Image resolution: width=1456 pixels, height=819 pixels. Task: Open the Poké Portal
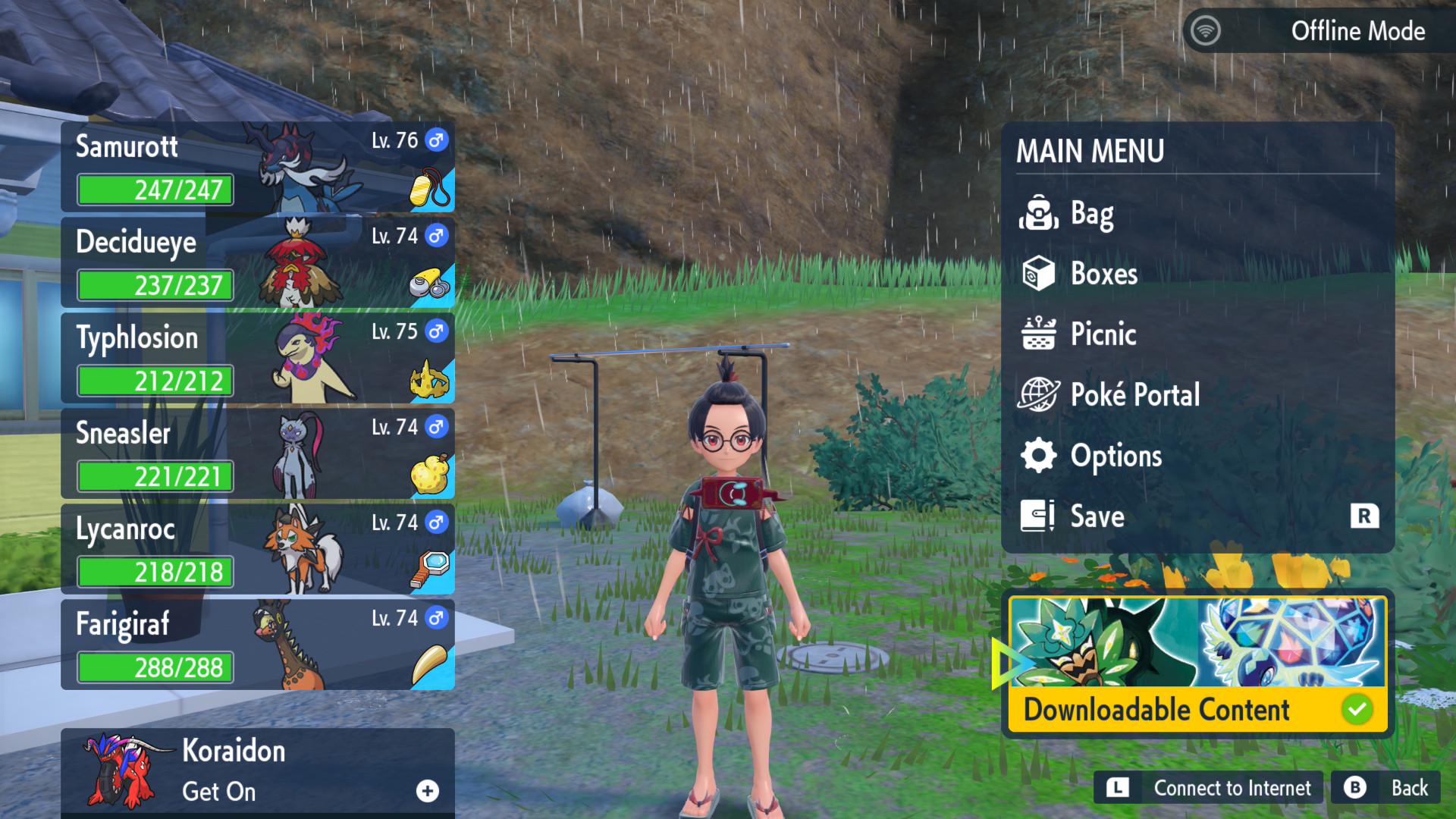click(x=1134, y=395)
